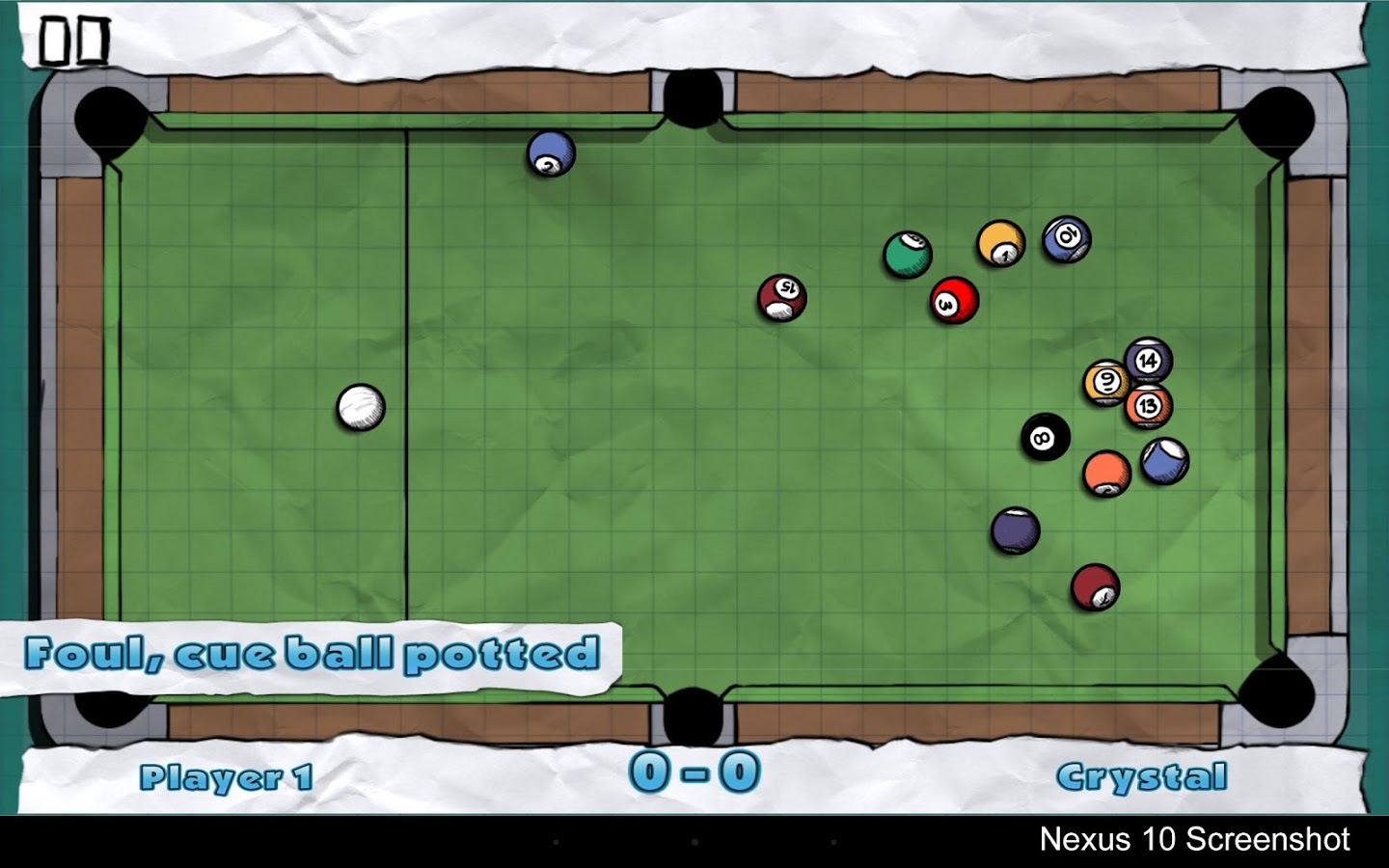Select the yellow 1 ball

[x=999, y=242]
